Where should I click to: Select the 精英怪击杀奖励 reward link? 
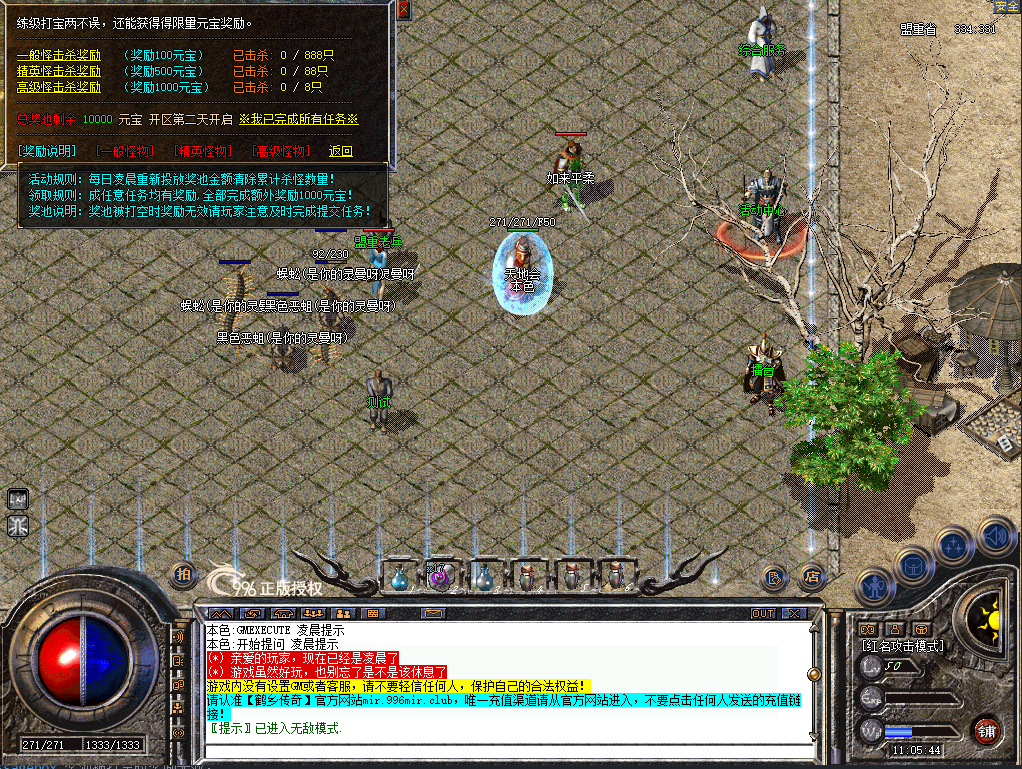pyautogui.click(x=59, y=72)
